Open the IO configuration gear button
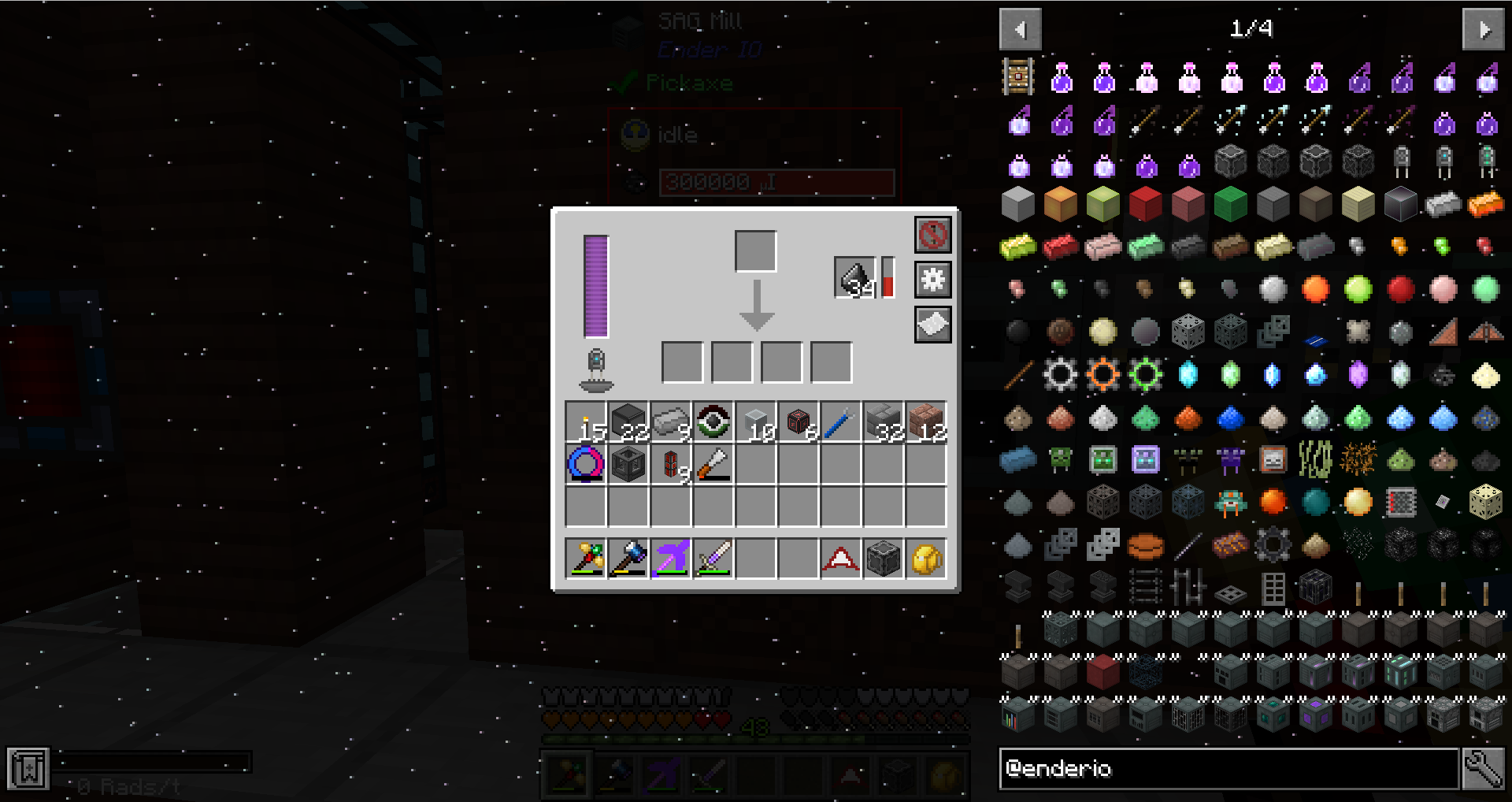This screenshot has height=802, width=1512. click(x=932, y=280)
